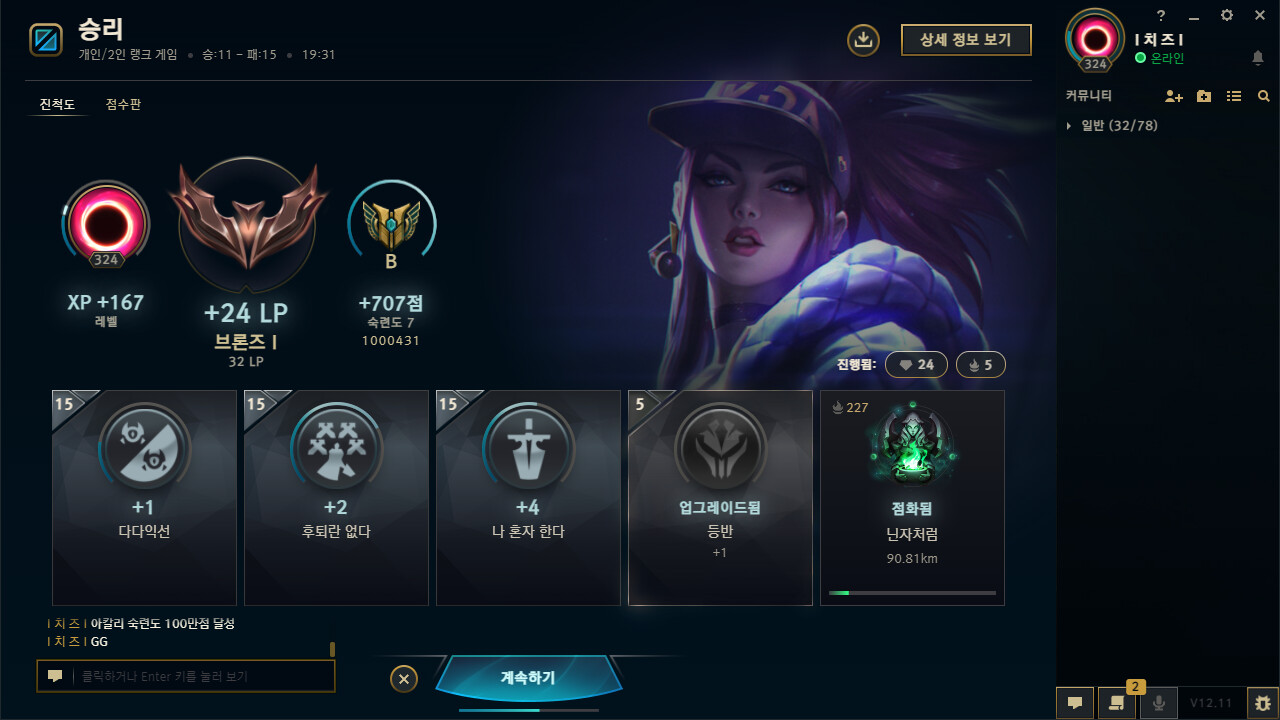The image size is (1280, 720).
Task: Select the 나 혼자 한다 challenge card
Action: tap(528, 497)
